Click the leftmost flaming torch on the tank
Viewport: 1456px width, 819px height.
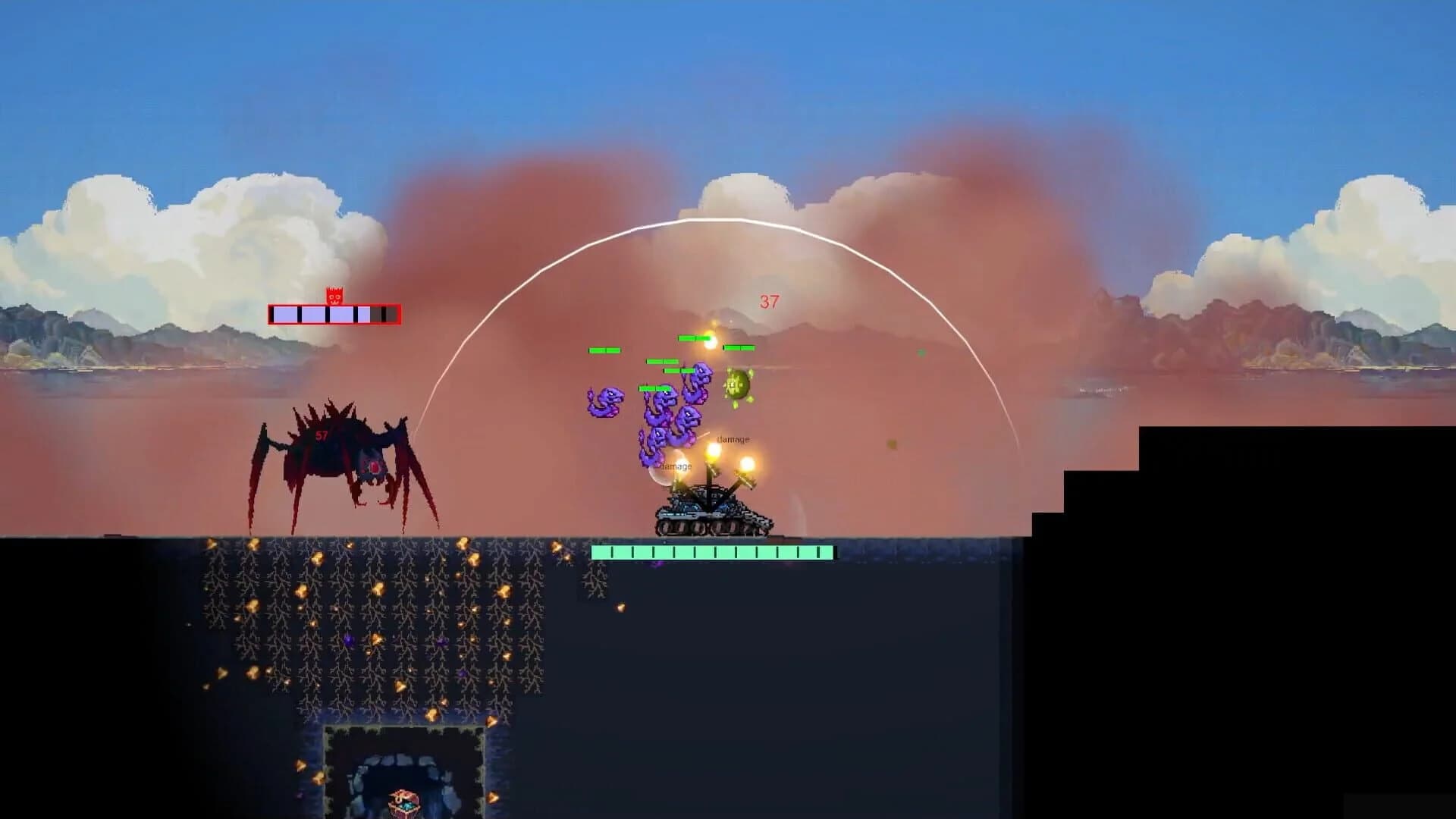pos(679,463)
